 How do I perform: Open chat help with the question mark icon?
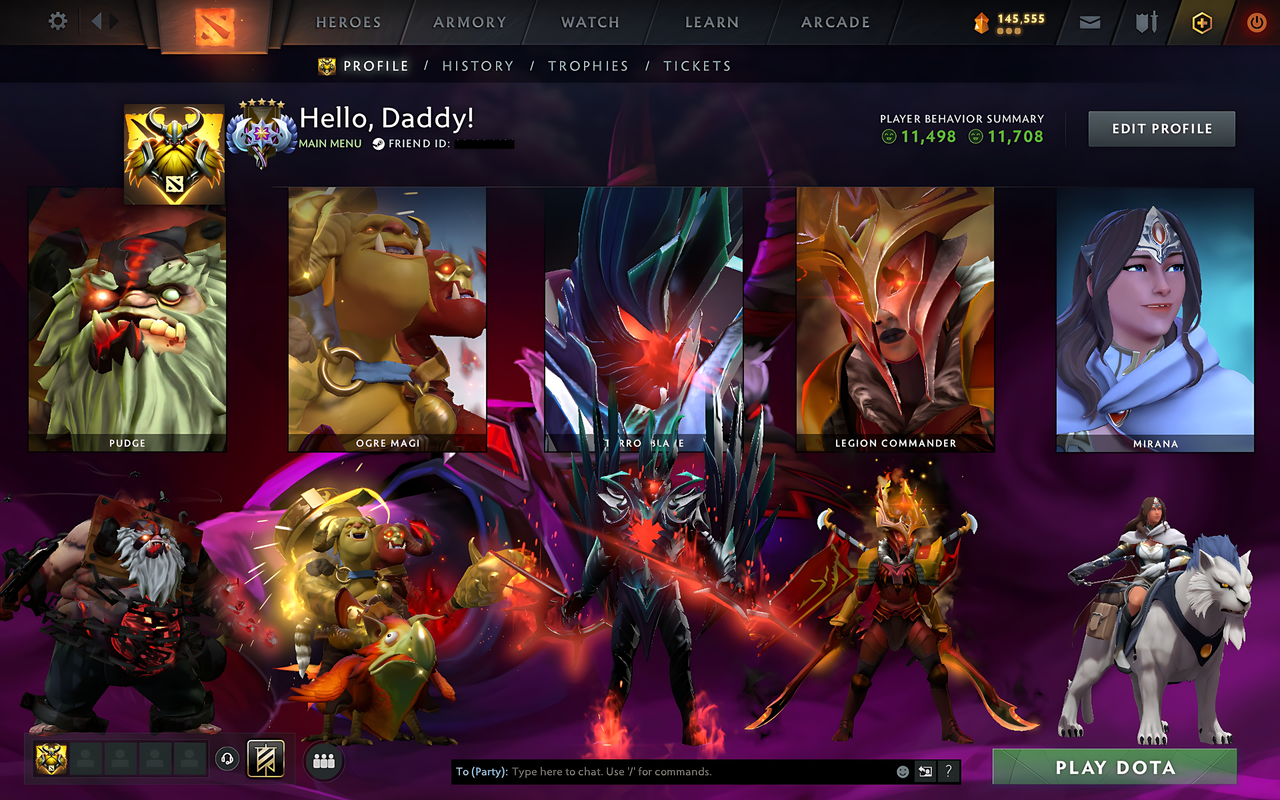948,772
